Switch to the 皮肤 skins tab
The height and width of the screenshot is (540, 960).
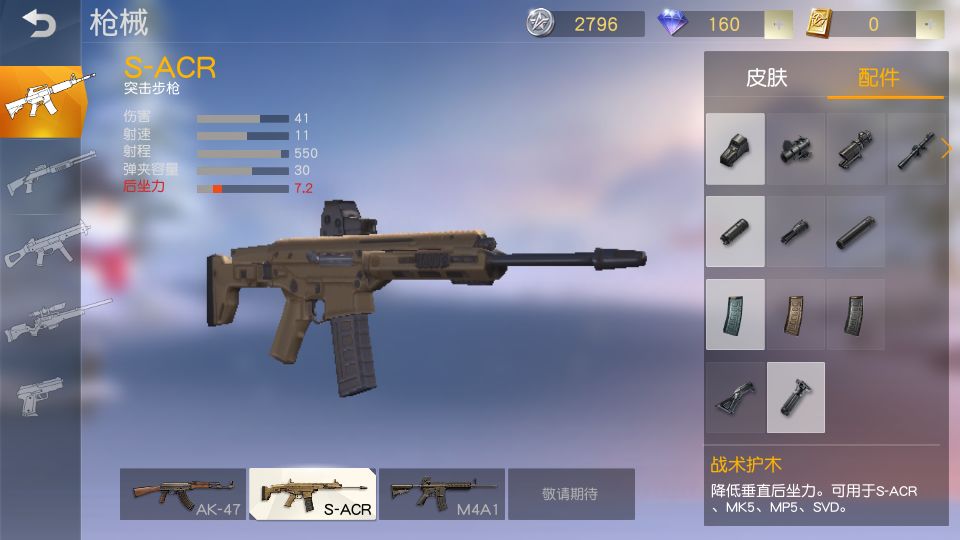[766, 78]
